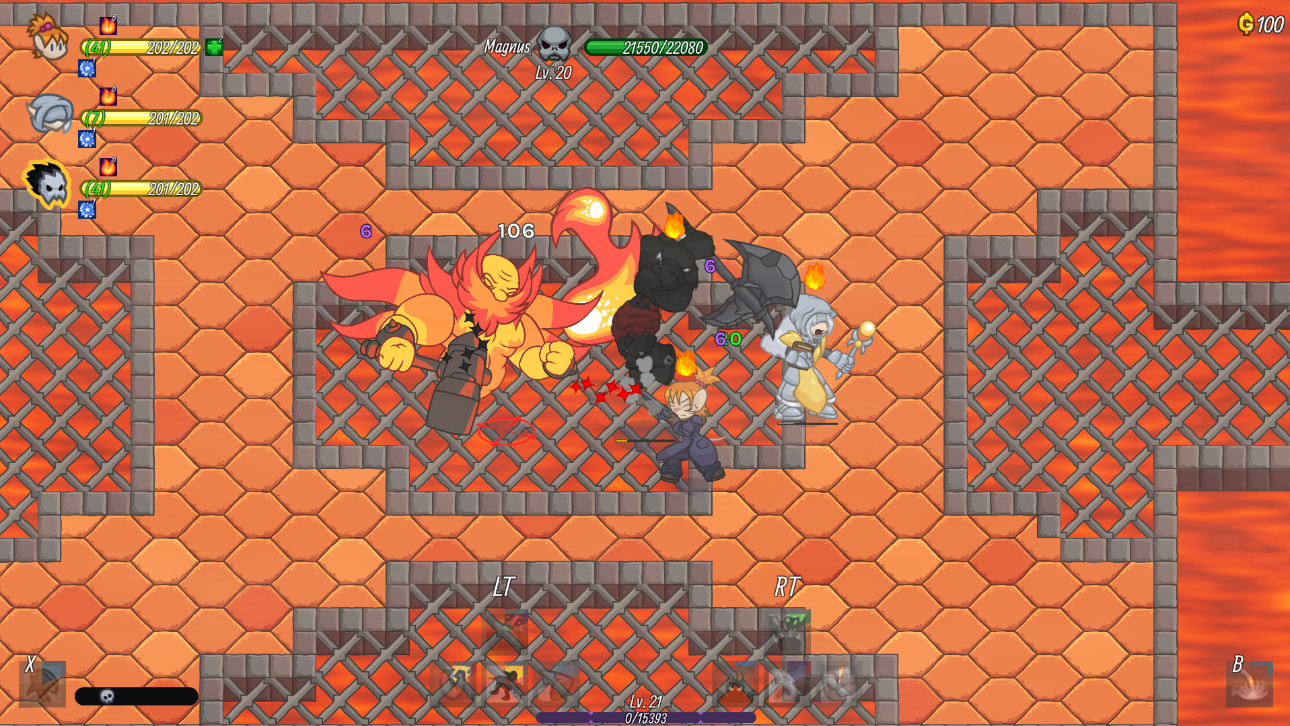Image resolution: width=1290 pixels, height=726 pixels.
Task: Inspect the silver-haired elf's blue star status icon
Action: tap(87, 139)
